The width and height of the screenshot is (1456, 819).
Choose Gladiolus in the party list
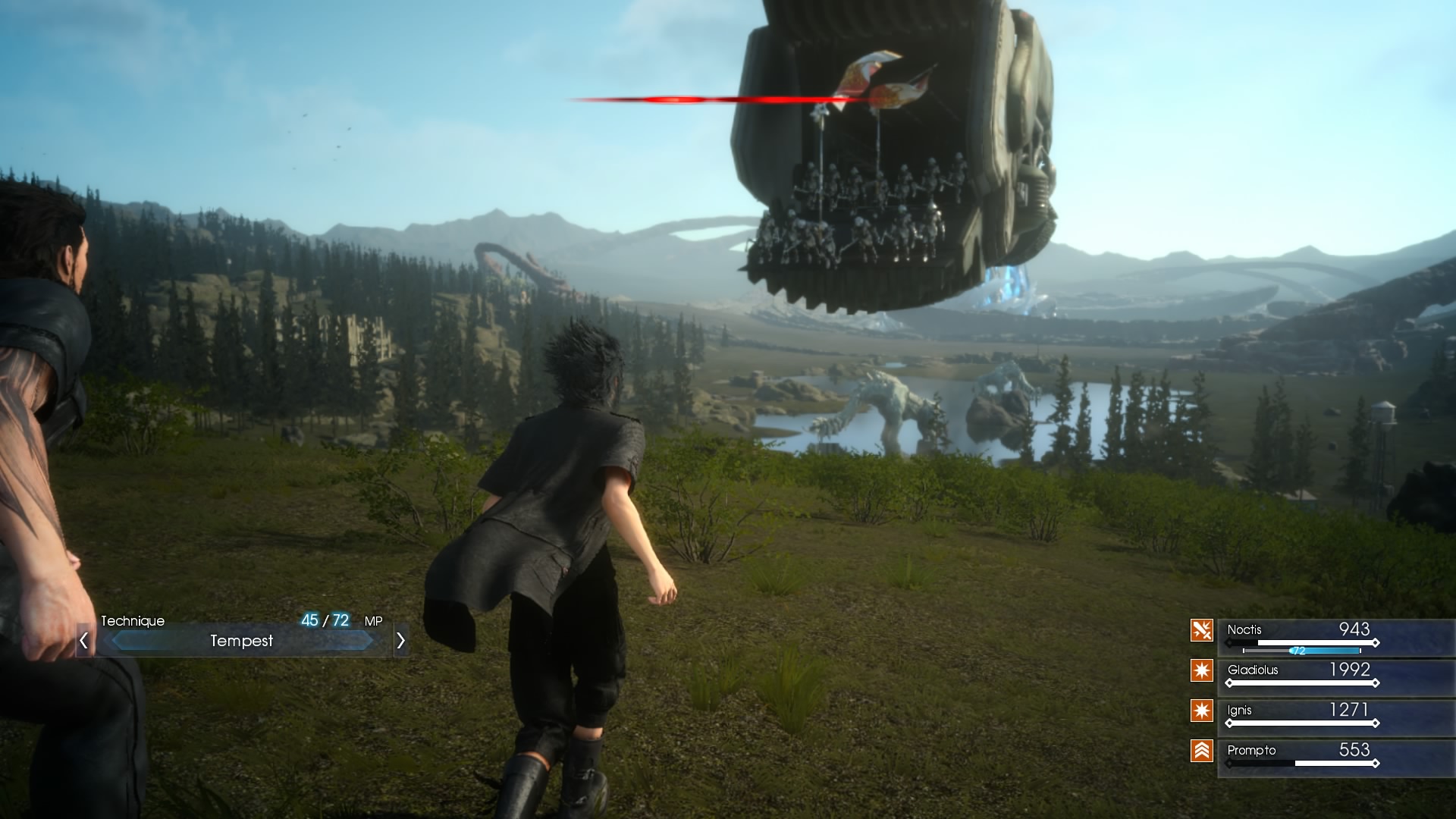pos(1301,676)
